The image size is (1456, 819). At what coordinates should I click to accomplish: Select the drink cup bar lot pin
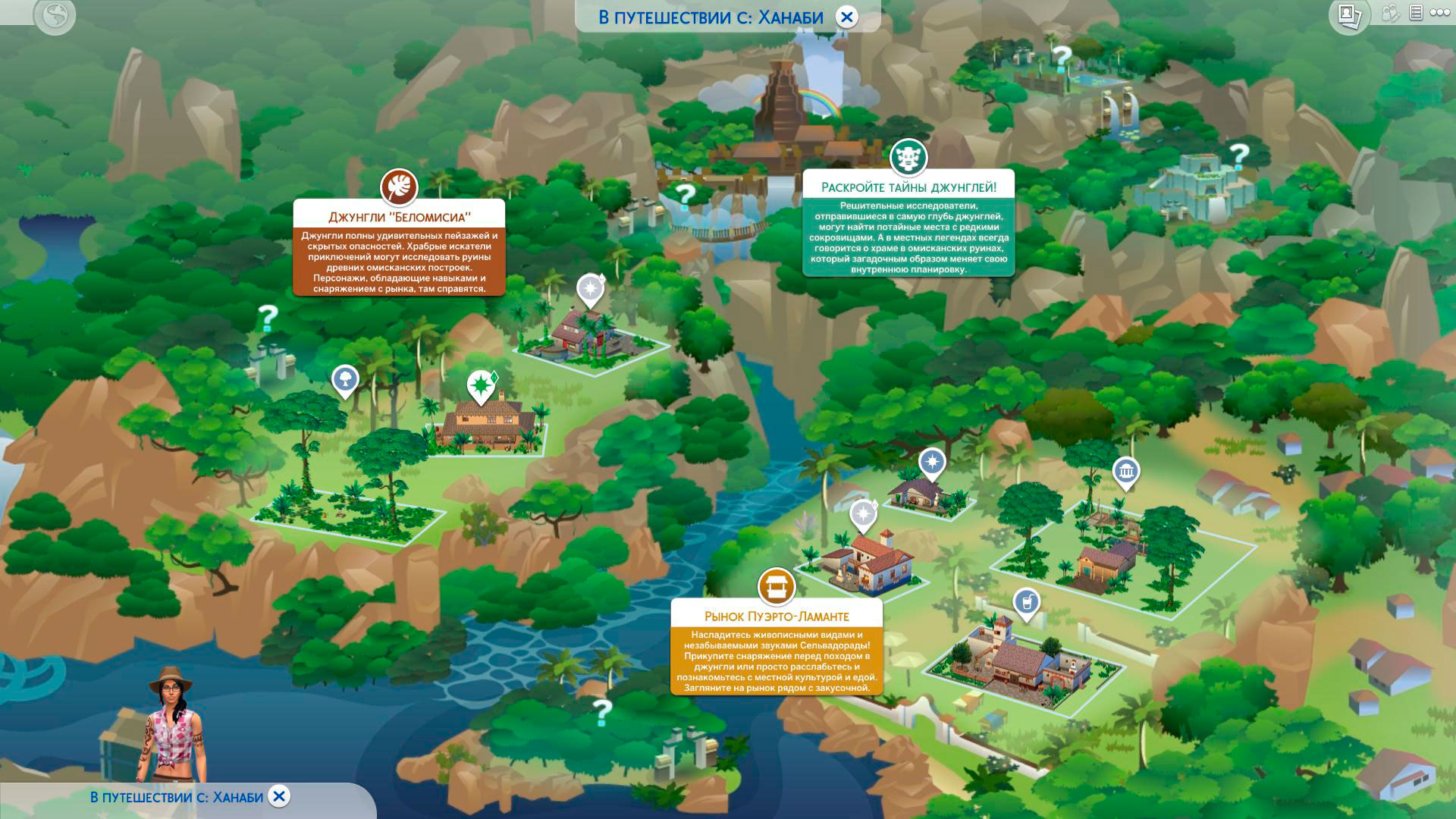(1026, 604)
